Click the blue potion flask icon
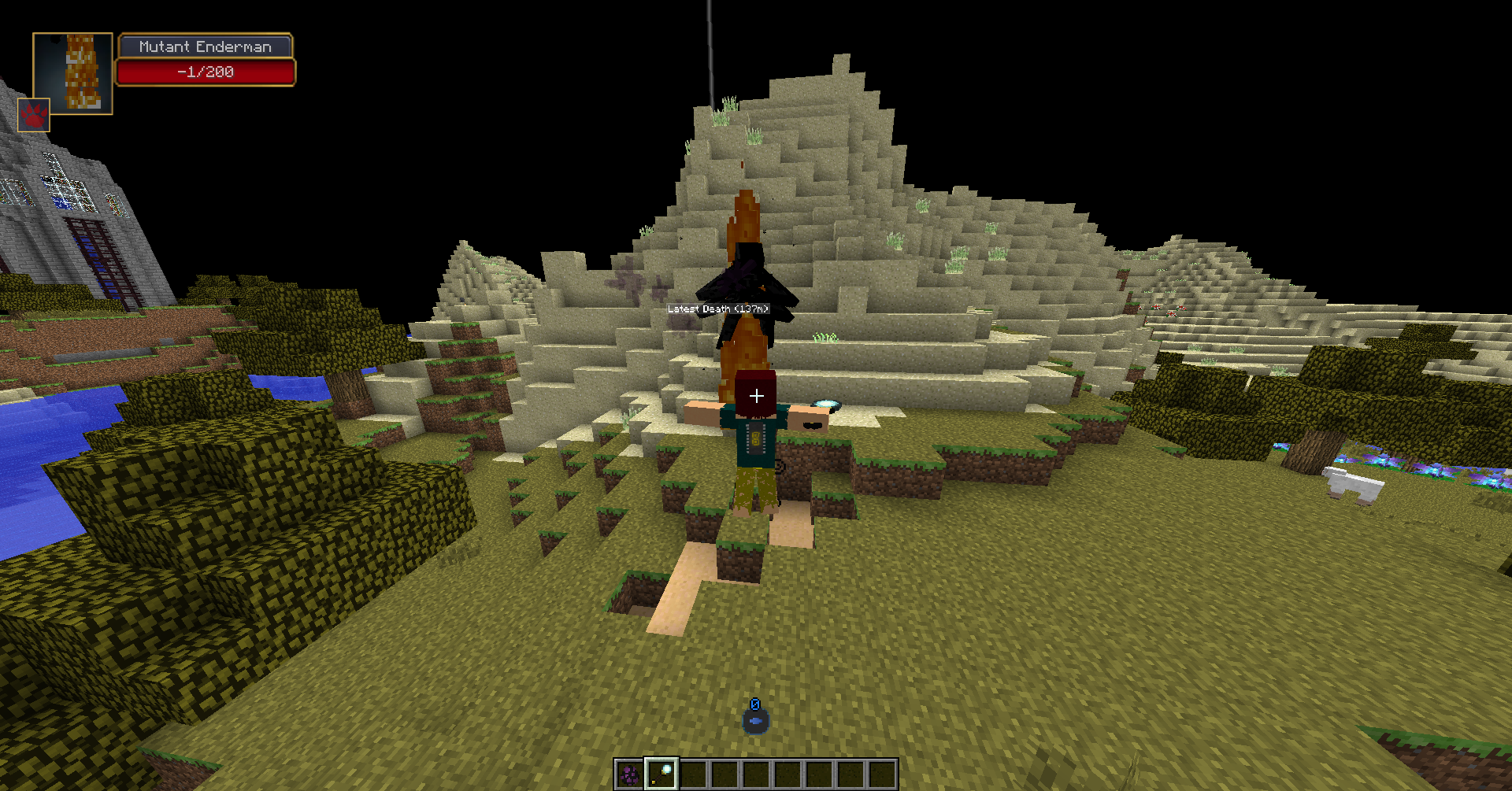Screen dimensions: 1512x791 pos(755,719)
